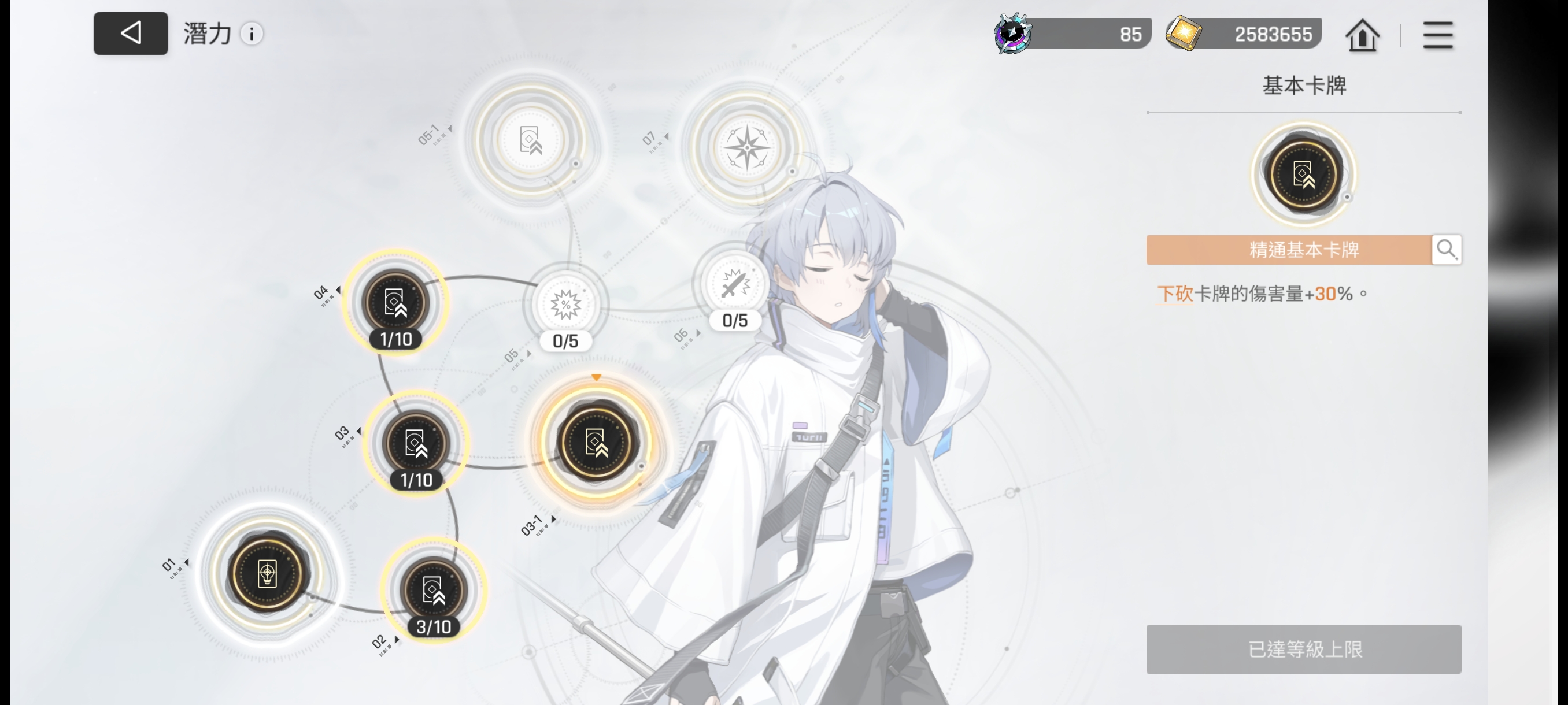This screenshot has height=705, width=1568.
Task: Select potential node 01
Action: 267,573
